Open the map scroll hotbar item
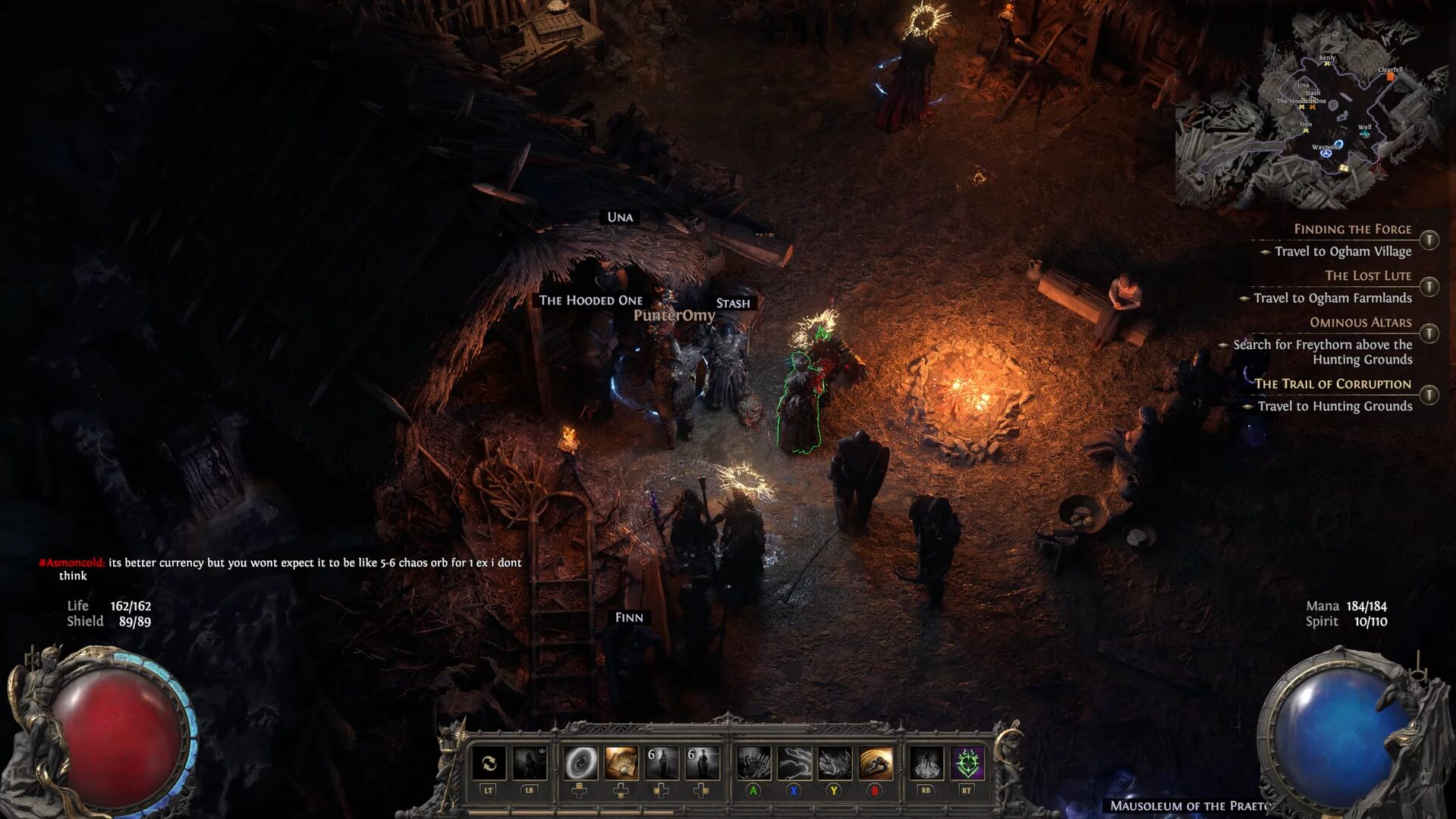Image resolution: width=1456 pixels, height=819 pixels. pyautogui.click(x=621, y=763)
